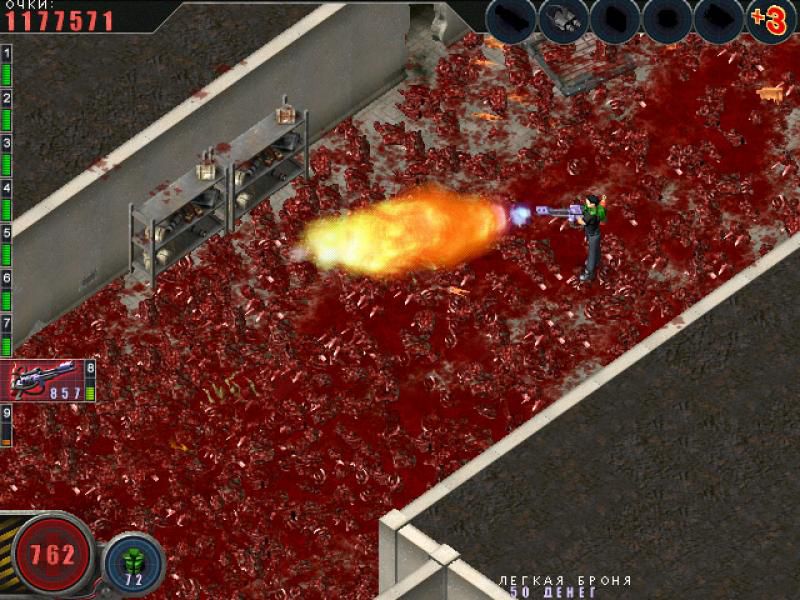Image resolution: width=800 pixels, height=600 pixels.
Task: Select weapon slot 4
Action: [6, 200]
